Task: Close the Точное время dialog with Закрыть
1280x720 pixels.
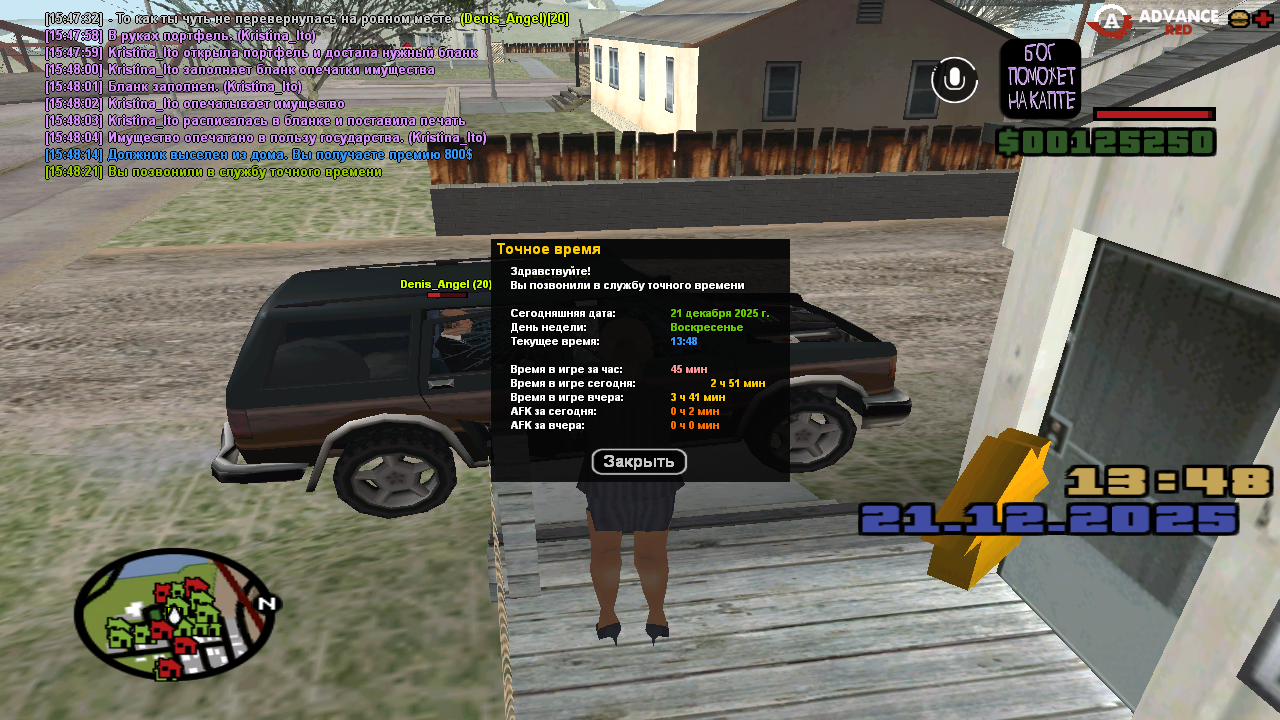Action: point(639,462)
